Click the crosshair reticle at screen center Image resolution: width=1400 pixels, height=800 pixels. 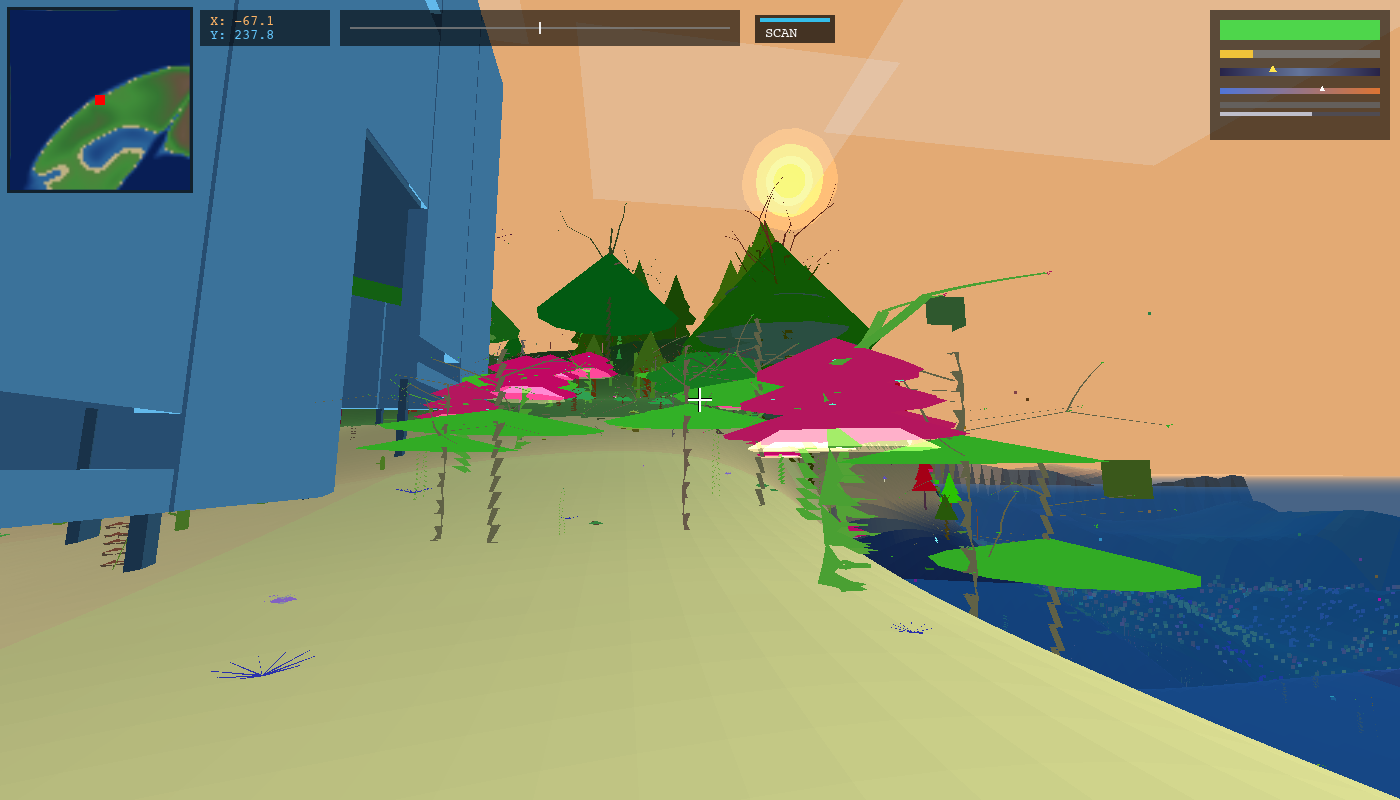point(700,400)
